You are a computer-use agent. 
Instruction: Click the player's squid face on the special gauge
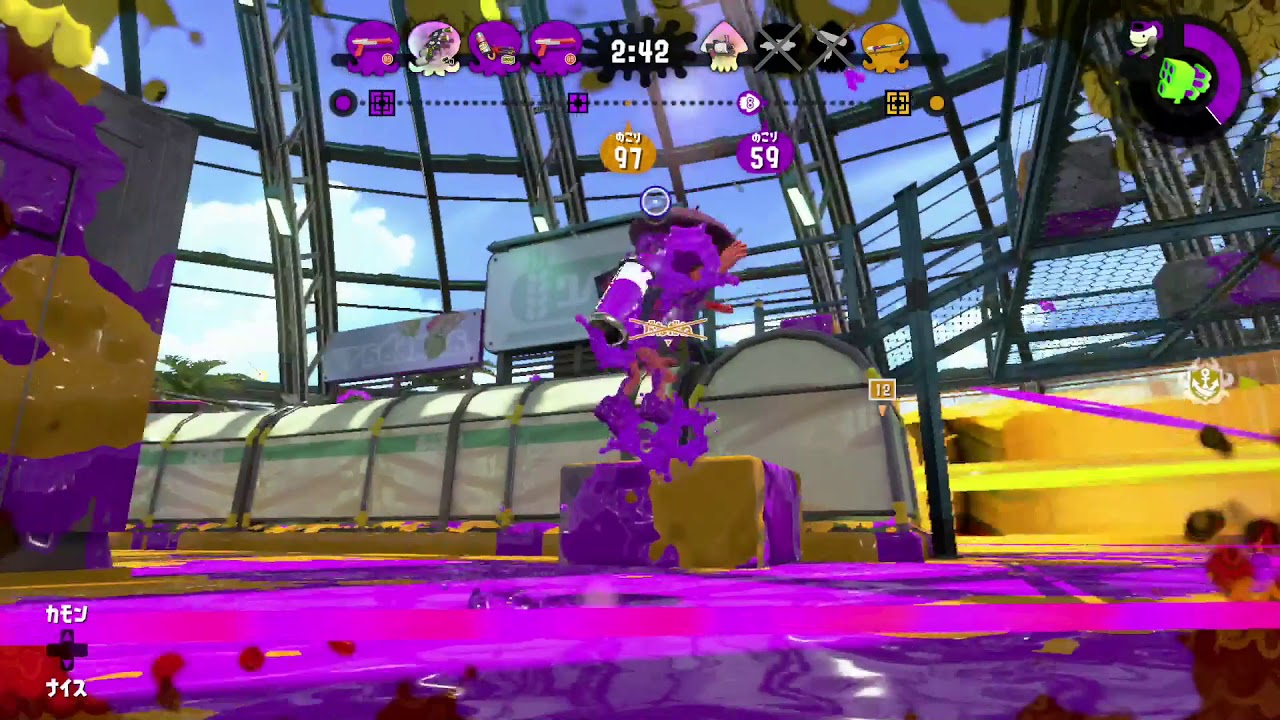point(1142,37)
